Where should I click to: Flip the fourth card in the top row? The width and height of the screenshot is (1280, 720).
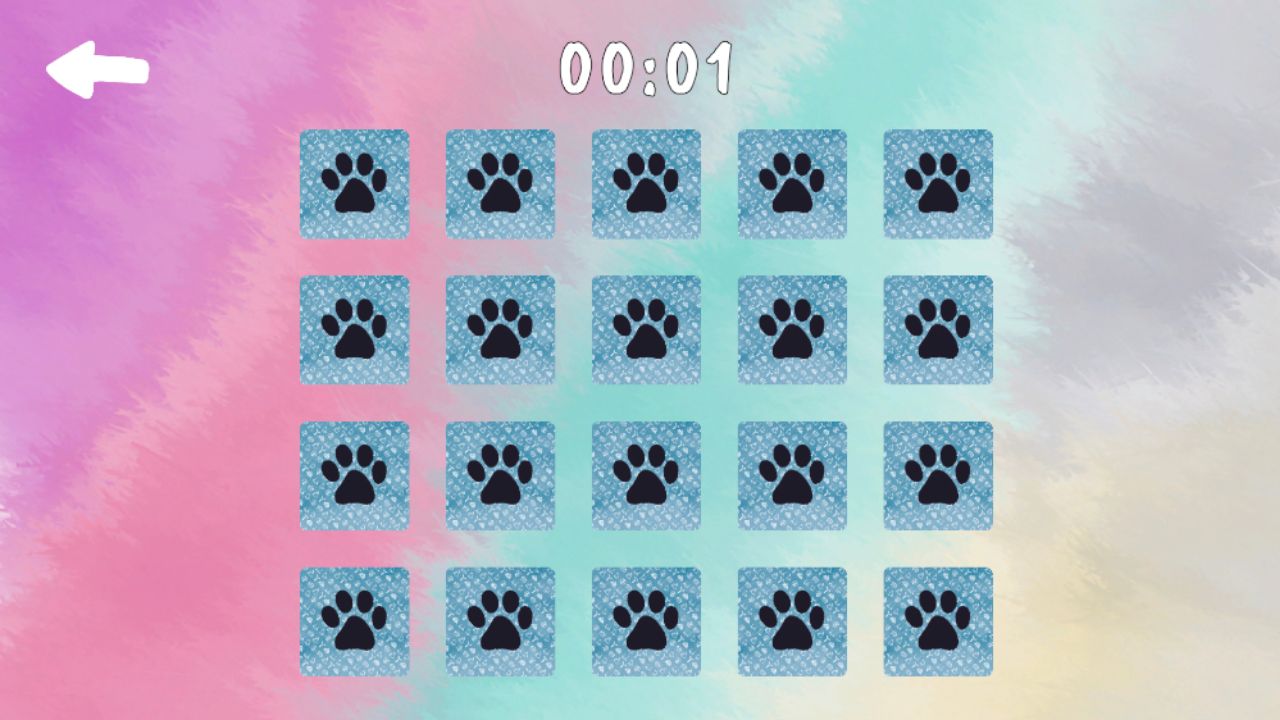click(x=790, y=185)
